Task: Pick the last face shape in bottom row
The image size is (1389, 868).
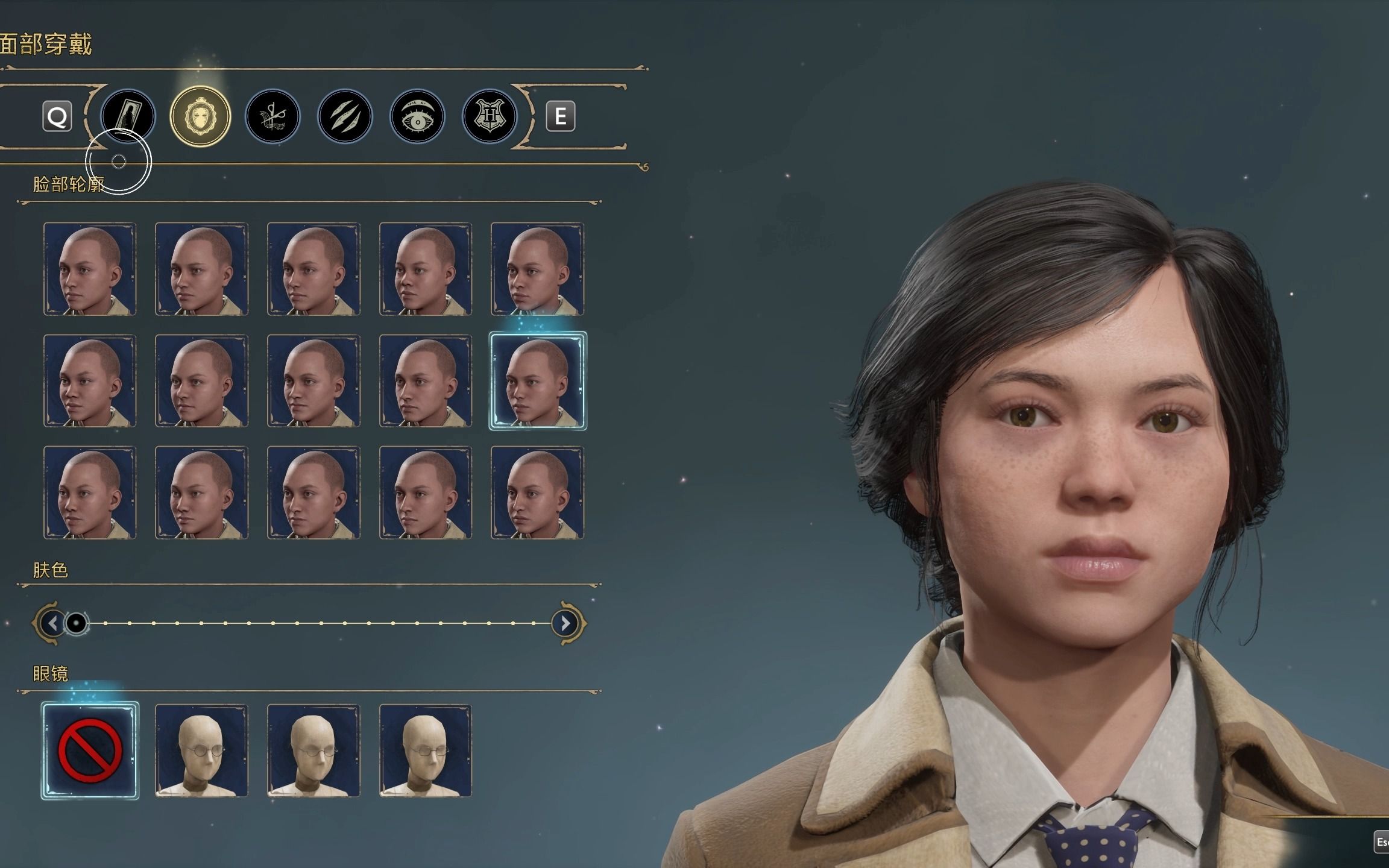Action: tap(537, 492)
